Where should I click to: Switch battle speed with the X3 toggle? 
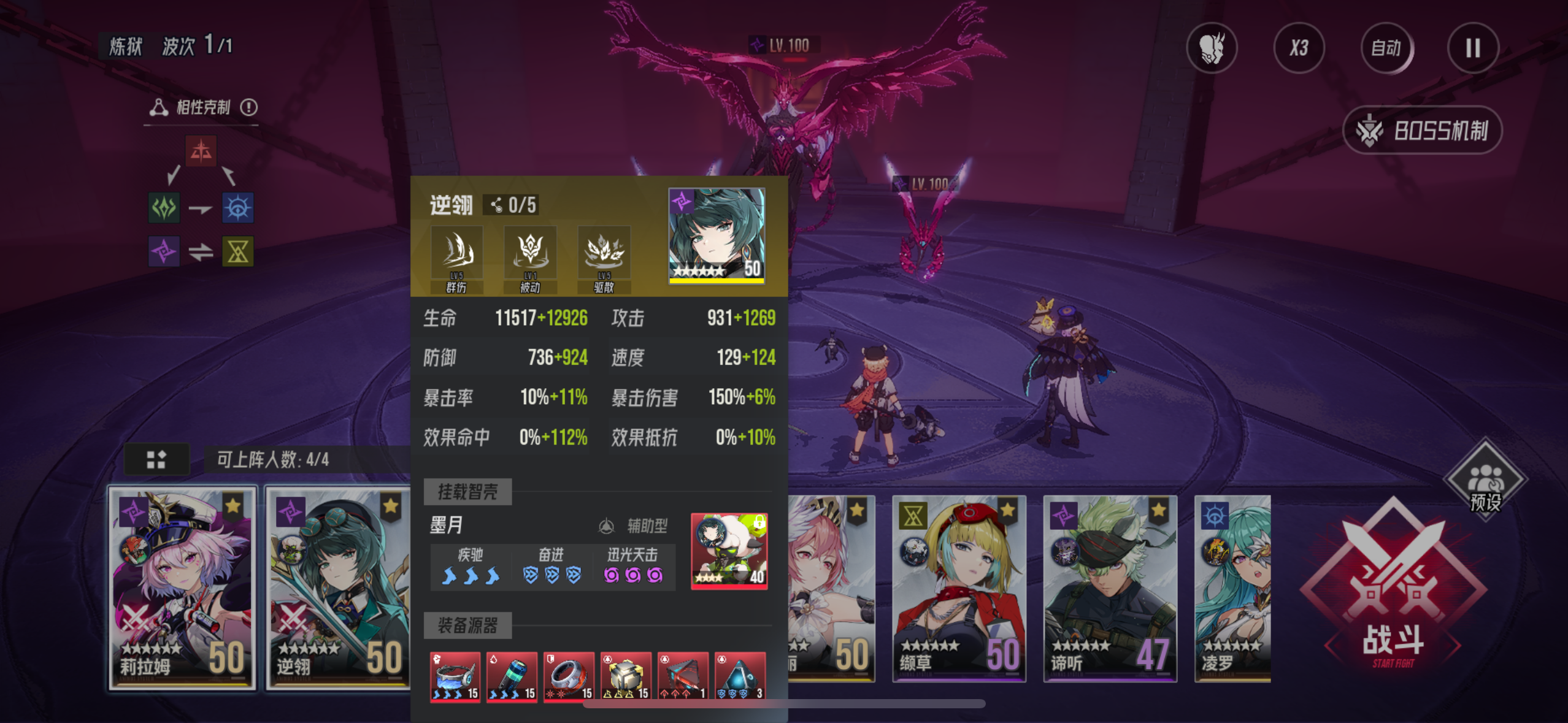pos(1299,48)
